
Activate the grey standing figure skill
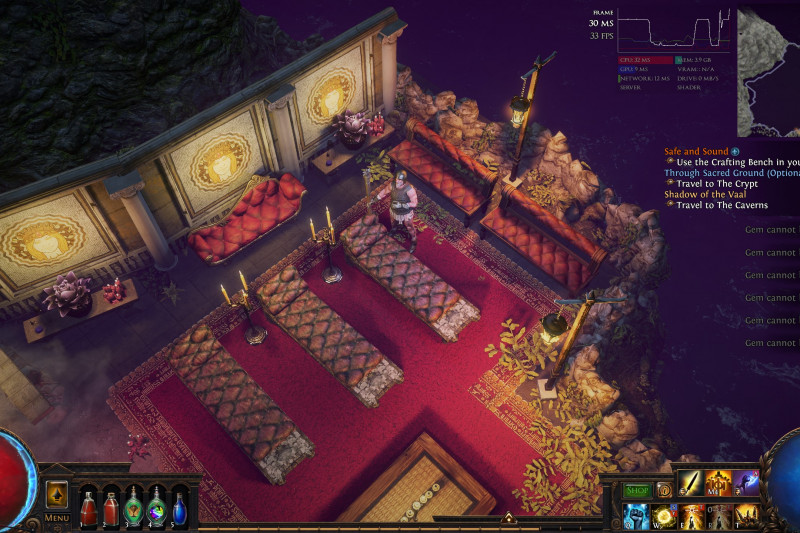(x=719, y=516)
